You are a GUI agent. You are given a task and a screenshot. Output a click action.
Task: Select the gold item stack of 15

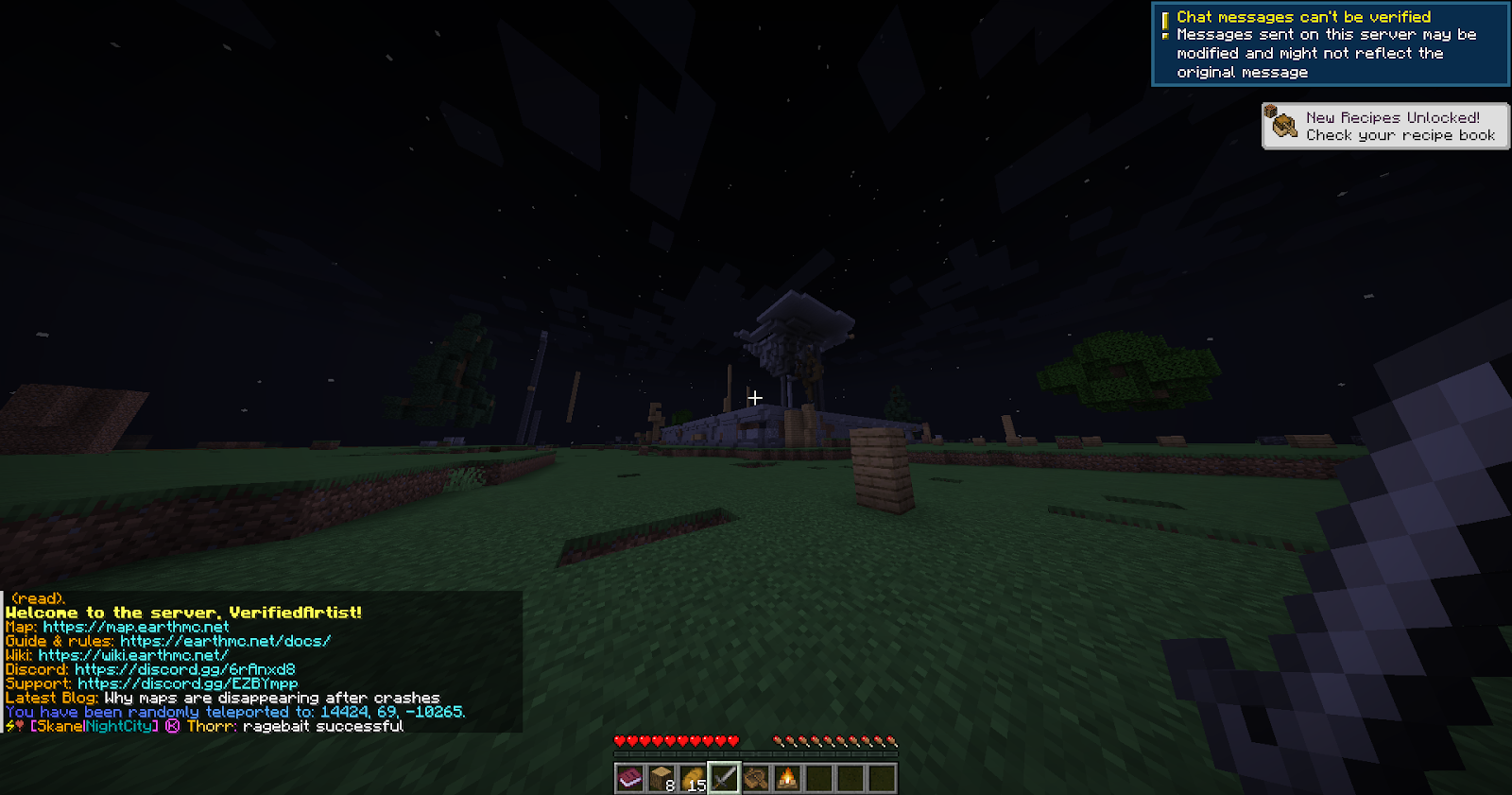pyautogui.click(x=695, y=778)
